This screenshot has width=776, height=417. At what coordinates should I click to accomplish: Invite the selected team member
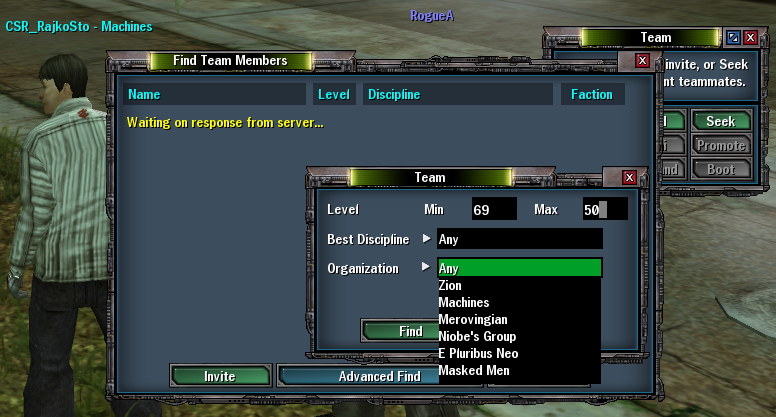click(220, 376)
